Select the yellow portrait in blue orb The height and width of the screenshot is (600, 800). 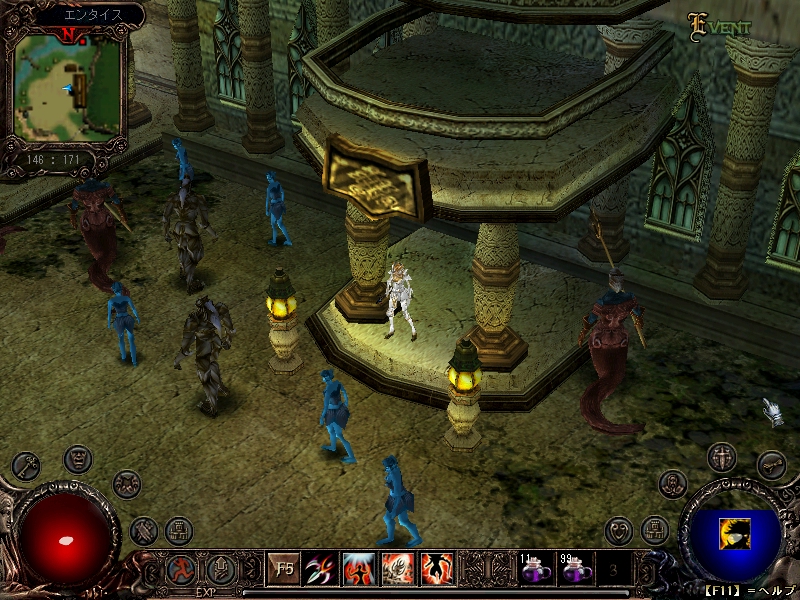click(x=733, y=535)
